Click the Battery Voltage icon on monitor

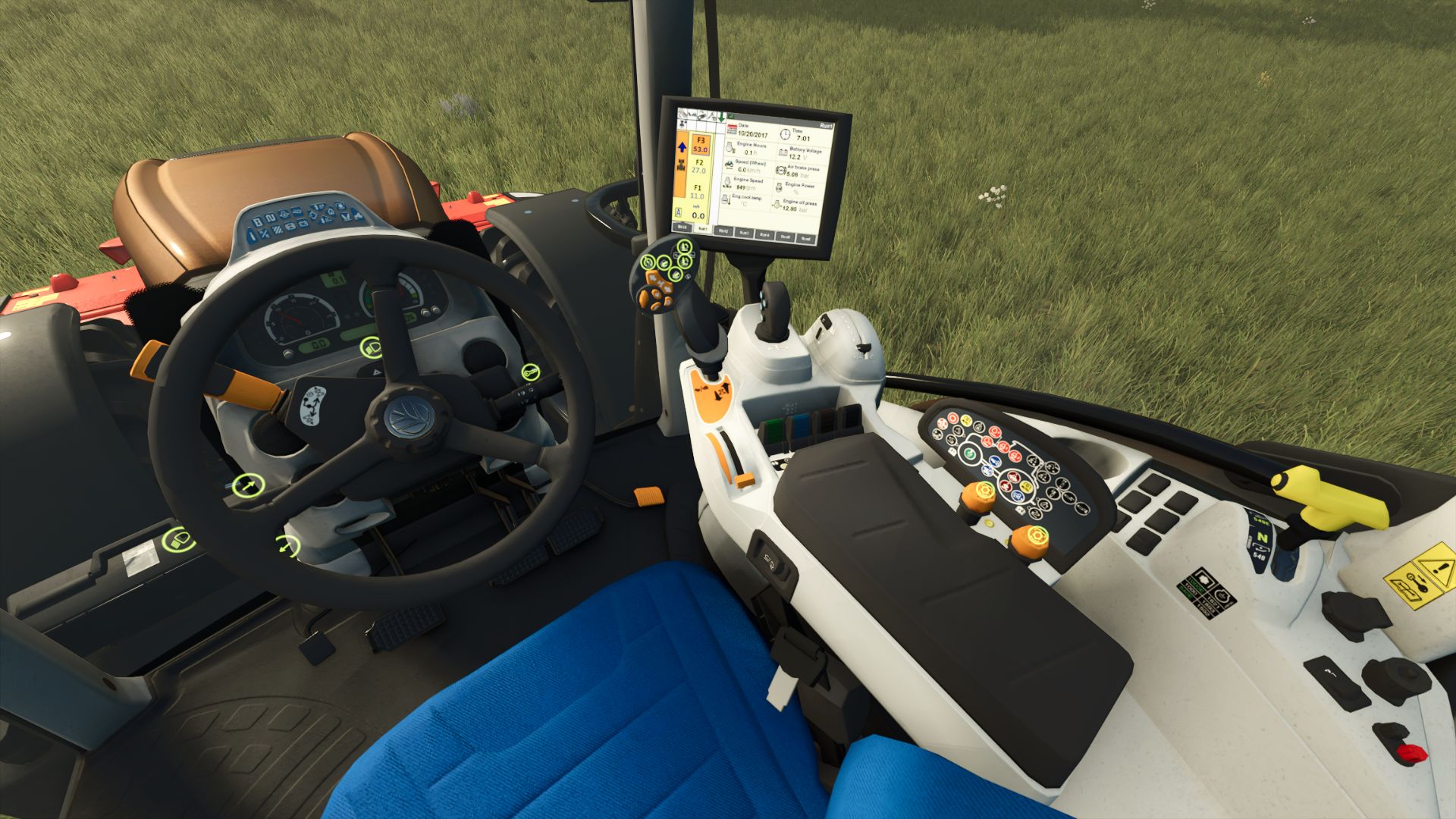pos(783,153)
